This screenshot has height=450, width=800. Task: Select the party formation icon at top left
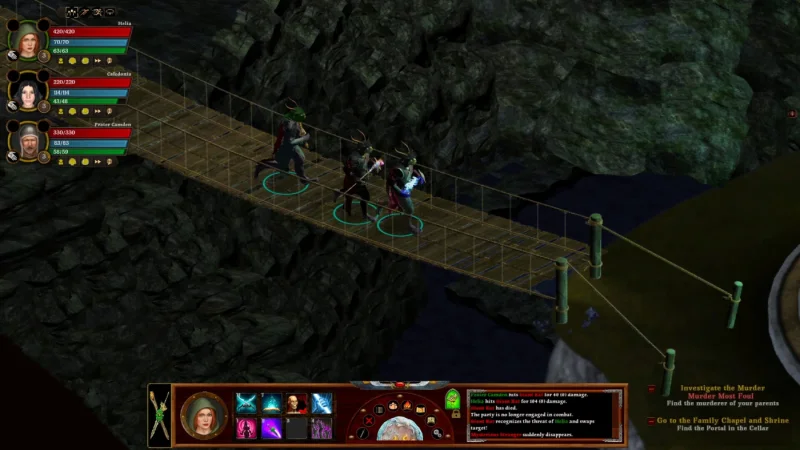[72, 13]
